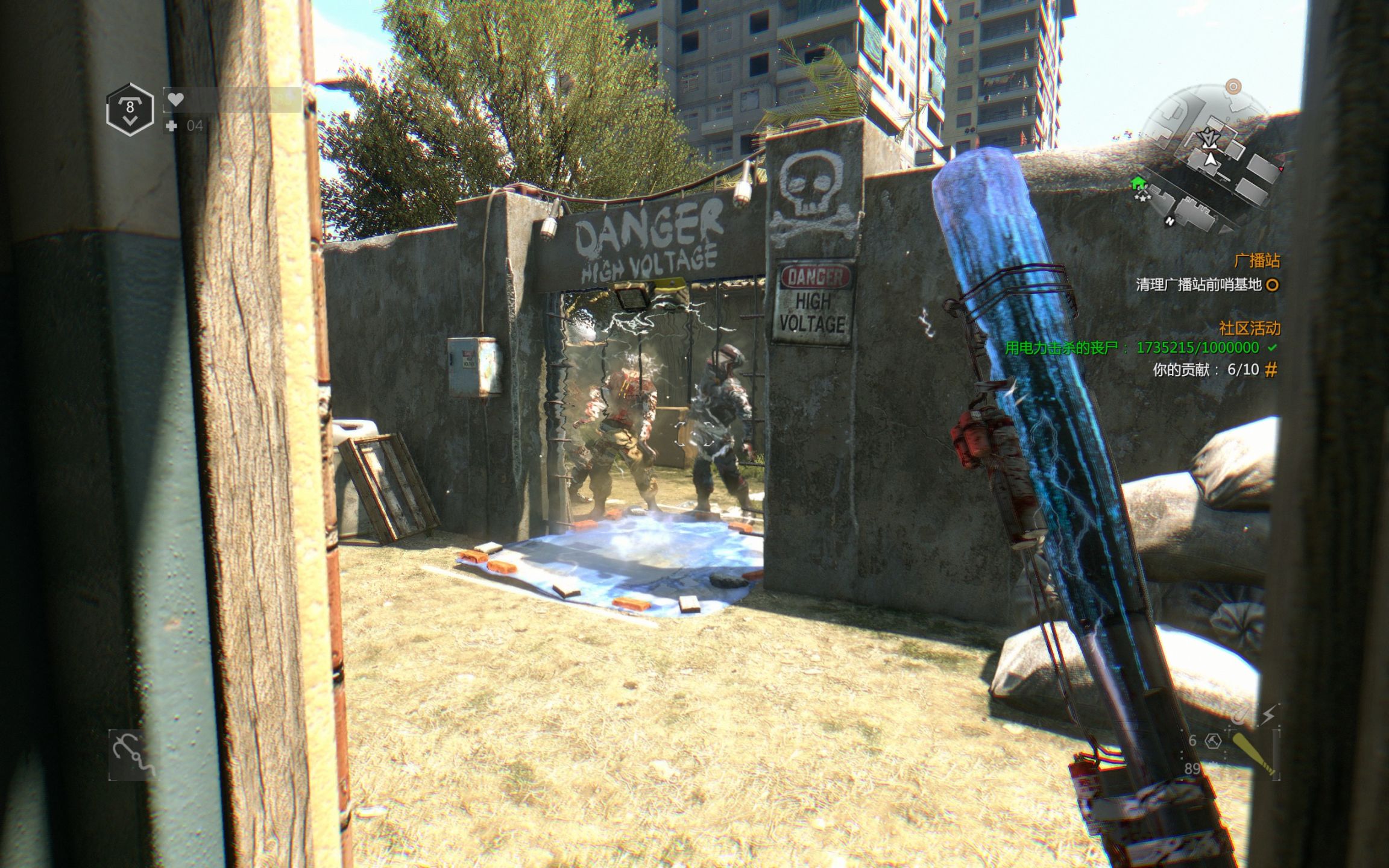Click the lightning bolt weapon effect icon

[1268, 715]
